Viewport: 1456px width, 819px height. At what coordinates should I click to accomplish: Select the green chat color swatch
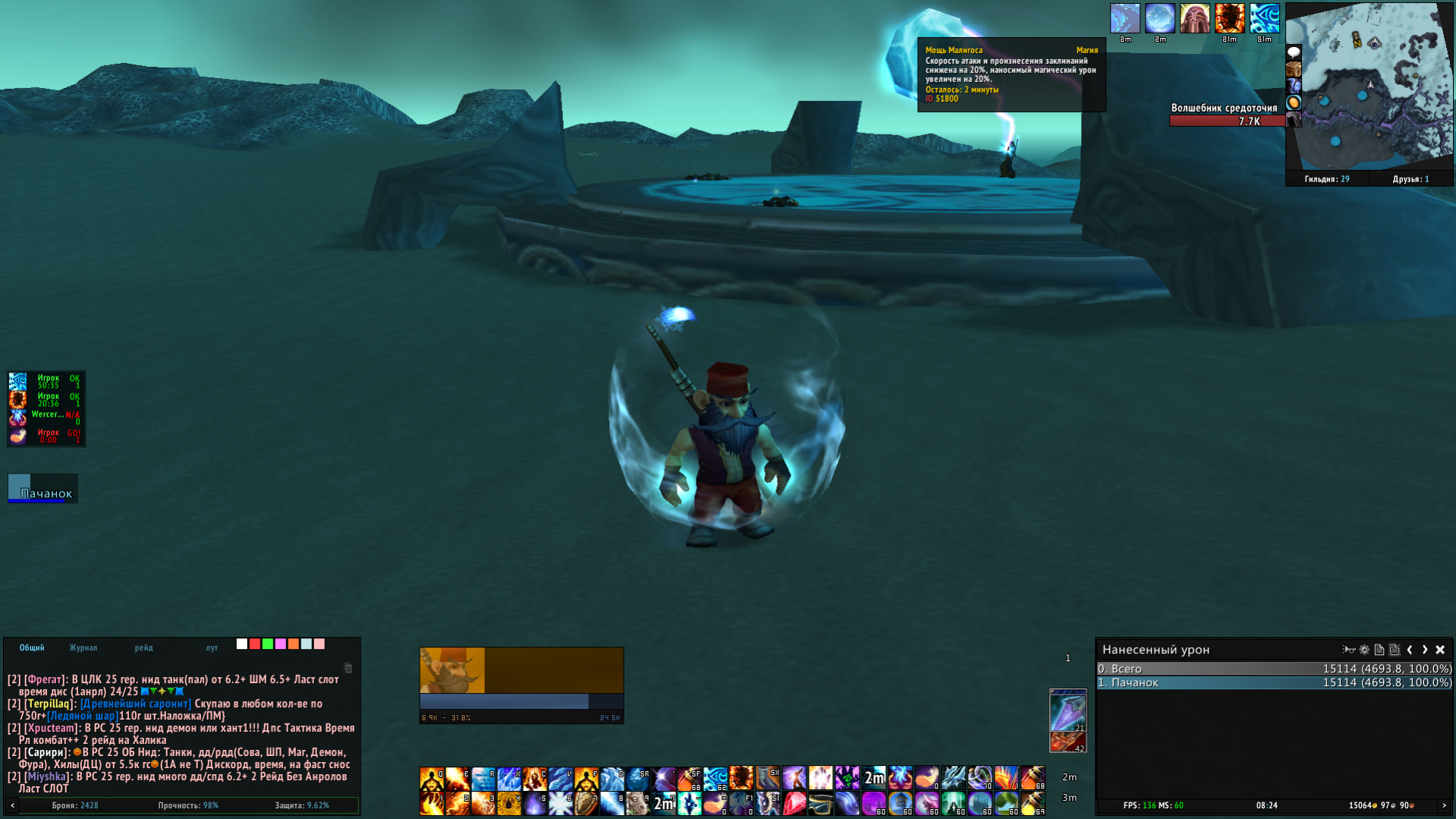click(x=268, y=644)
